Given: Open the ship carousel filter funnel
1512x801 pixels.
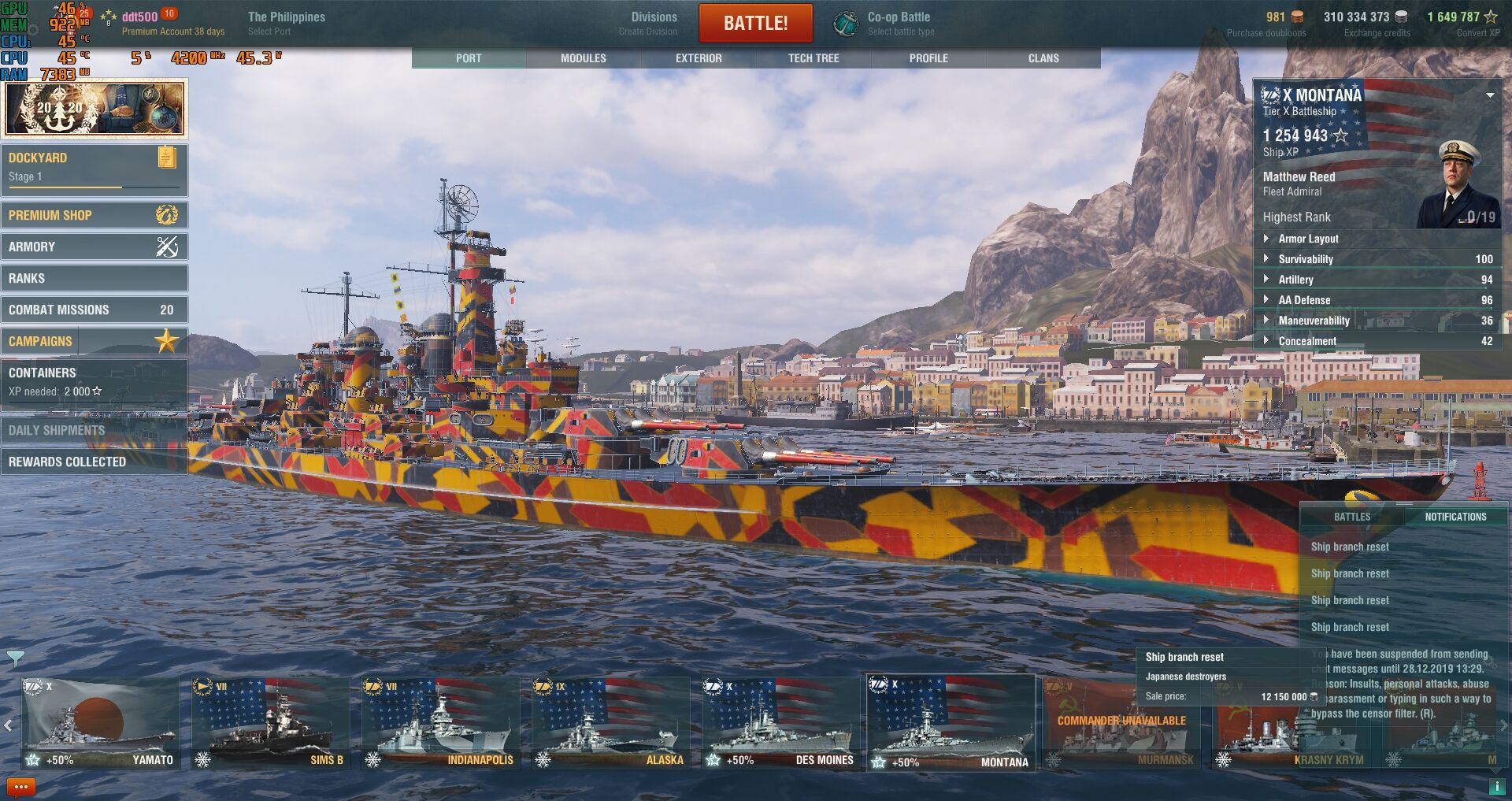Looking at the screenshot, I should [x=15, y=658].
